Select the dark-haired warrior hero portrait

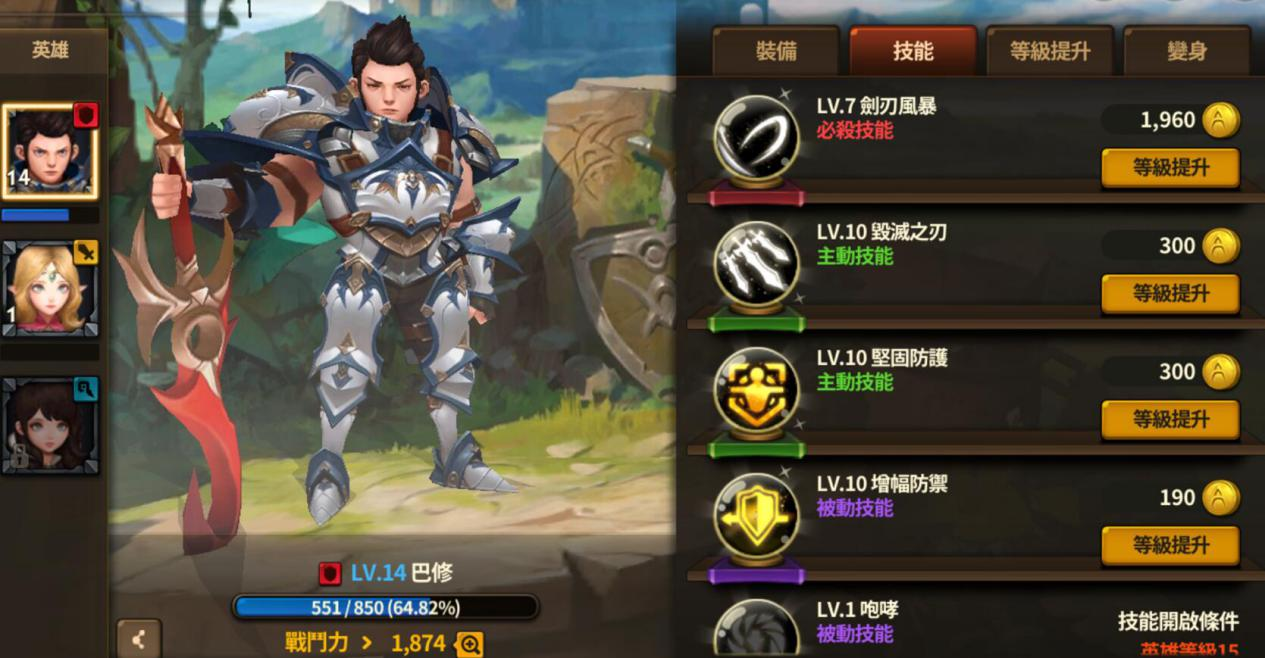(x=50, y=151)
